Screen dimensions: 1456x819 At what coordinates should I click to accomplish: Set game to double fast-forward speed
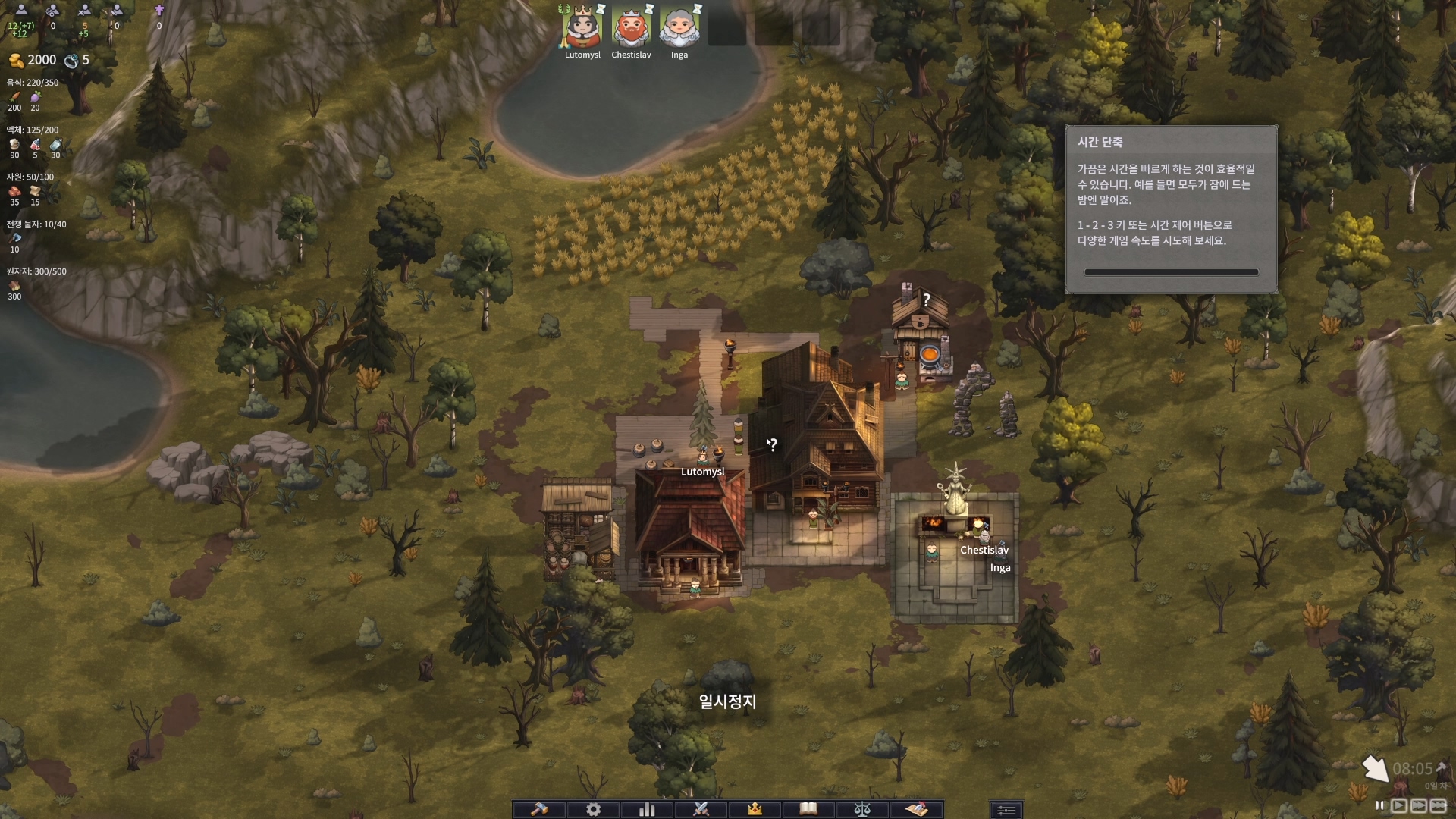(1418, 805)
